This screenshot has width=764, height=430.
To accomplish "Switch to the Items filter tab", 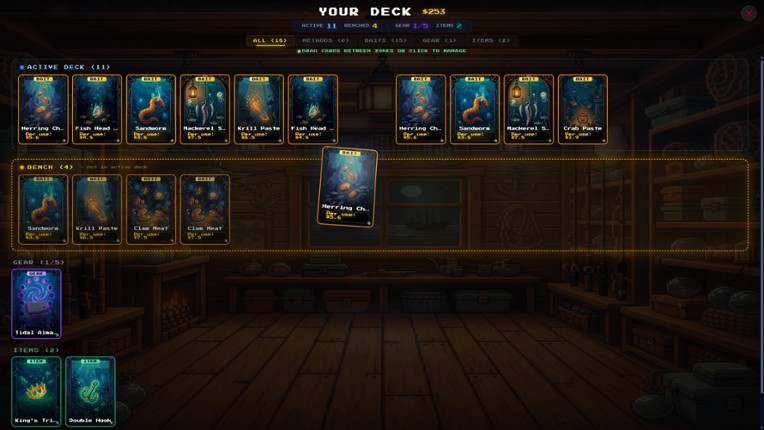I will coord(490,41).
